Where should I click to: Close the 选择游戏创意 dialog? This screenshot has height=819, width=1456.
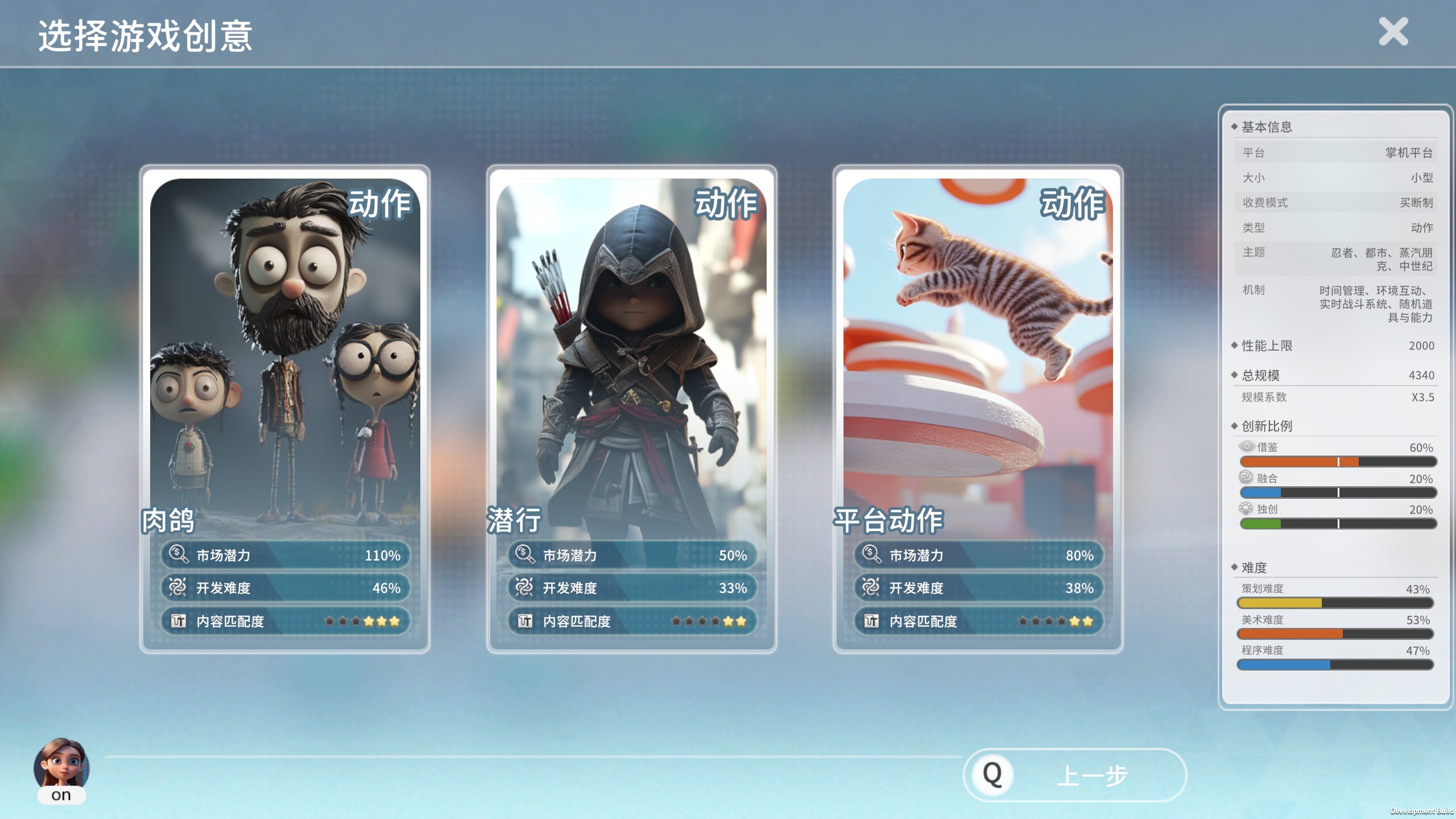coord(1393,32)
